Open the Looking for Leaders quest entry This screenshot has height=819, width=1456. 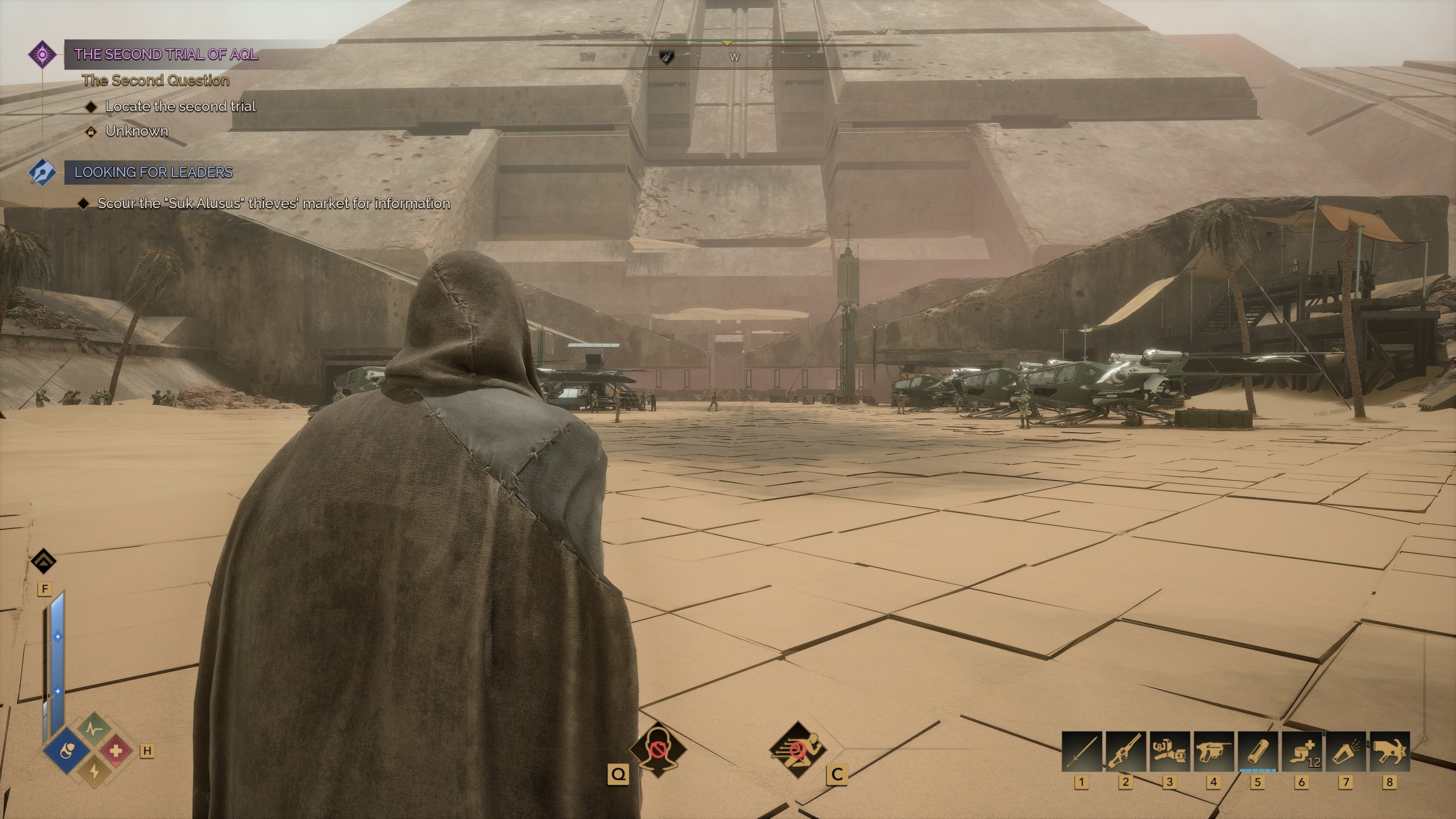pyautogui.click(x=154, y=172)
